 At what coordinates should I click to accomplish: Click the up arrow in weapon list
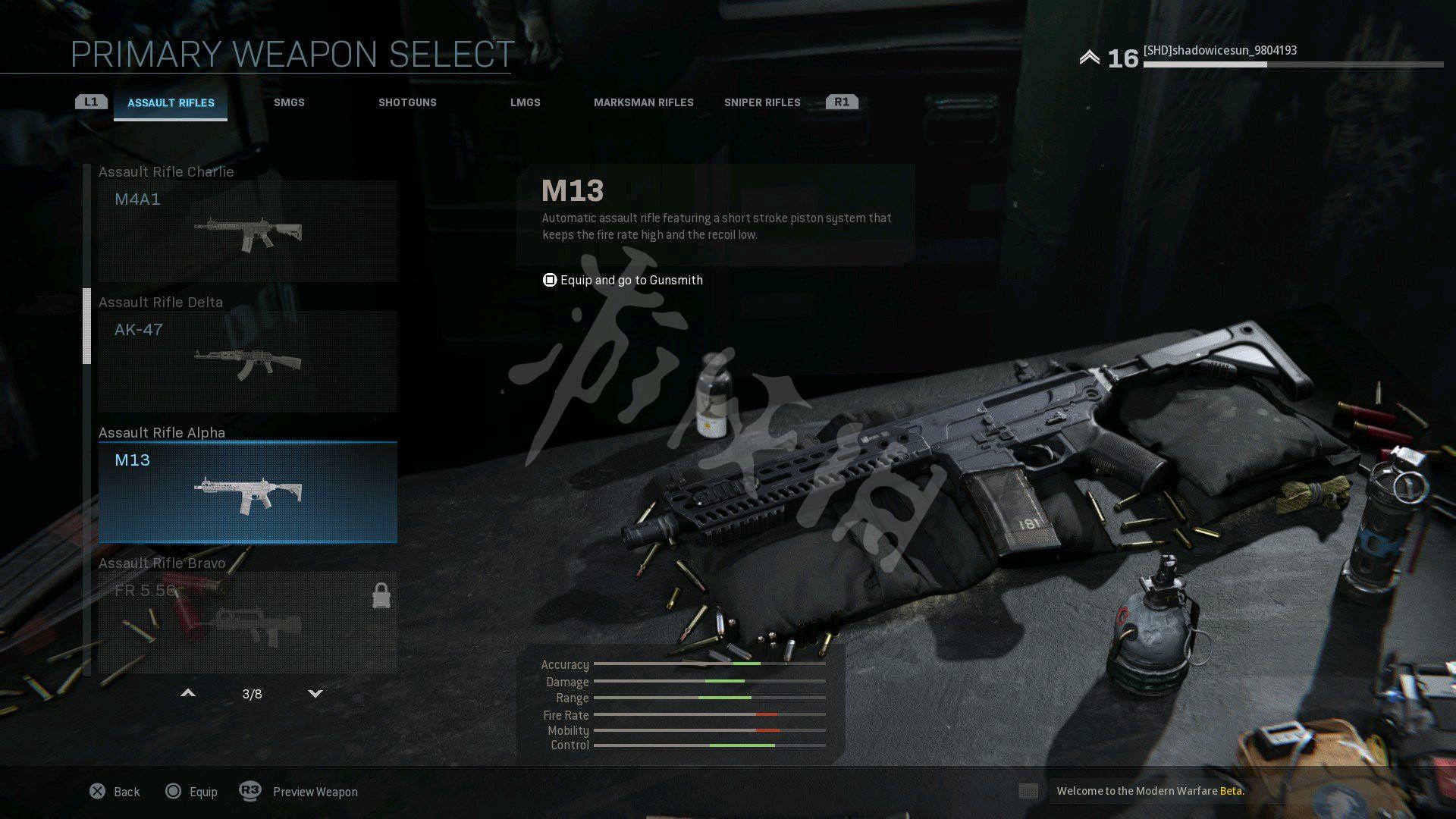pyautogui.click(x=188, y=693)
